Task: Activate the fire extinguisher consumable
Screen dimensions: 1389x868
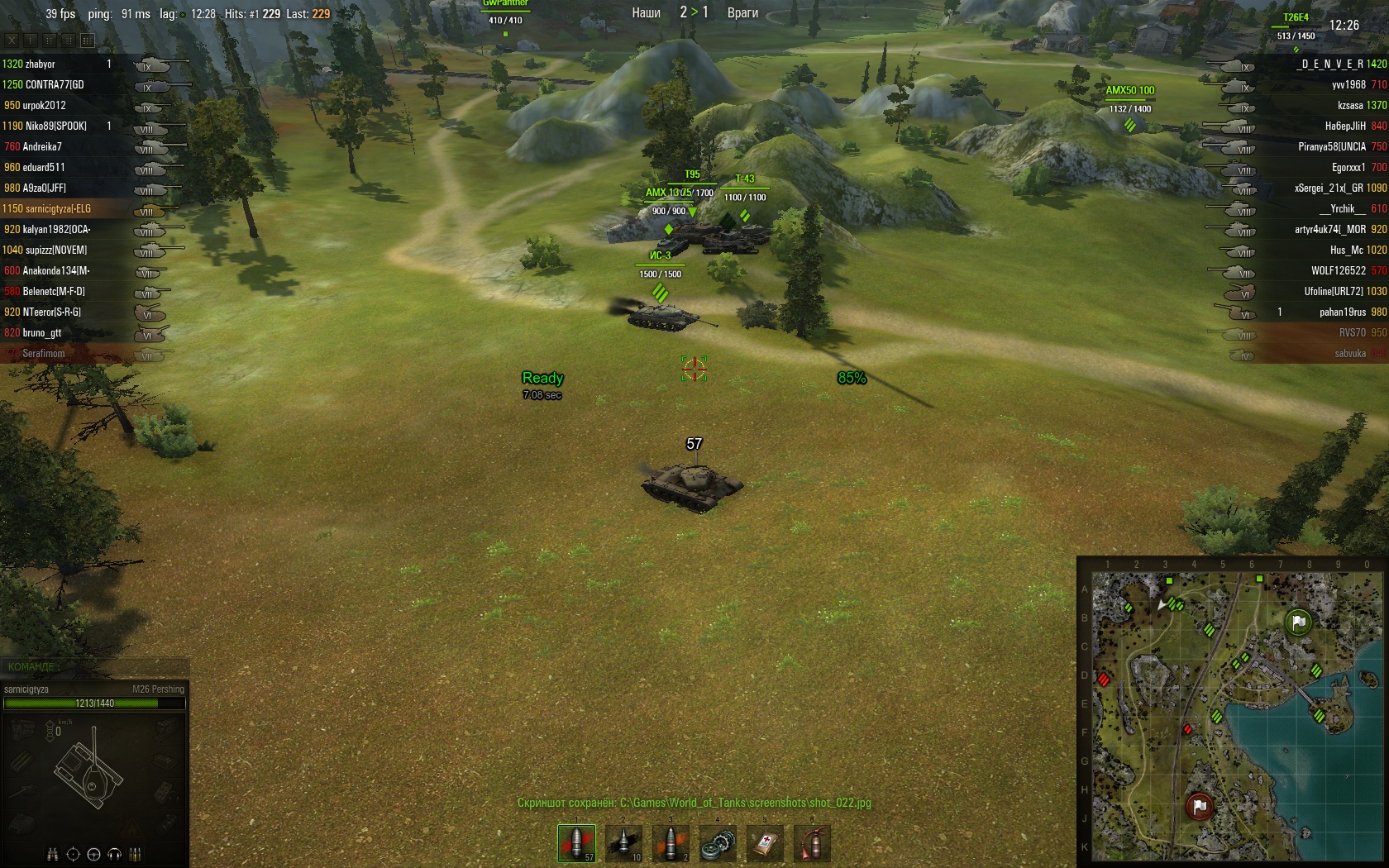Action: click(812, 843)
